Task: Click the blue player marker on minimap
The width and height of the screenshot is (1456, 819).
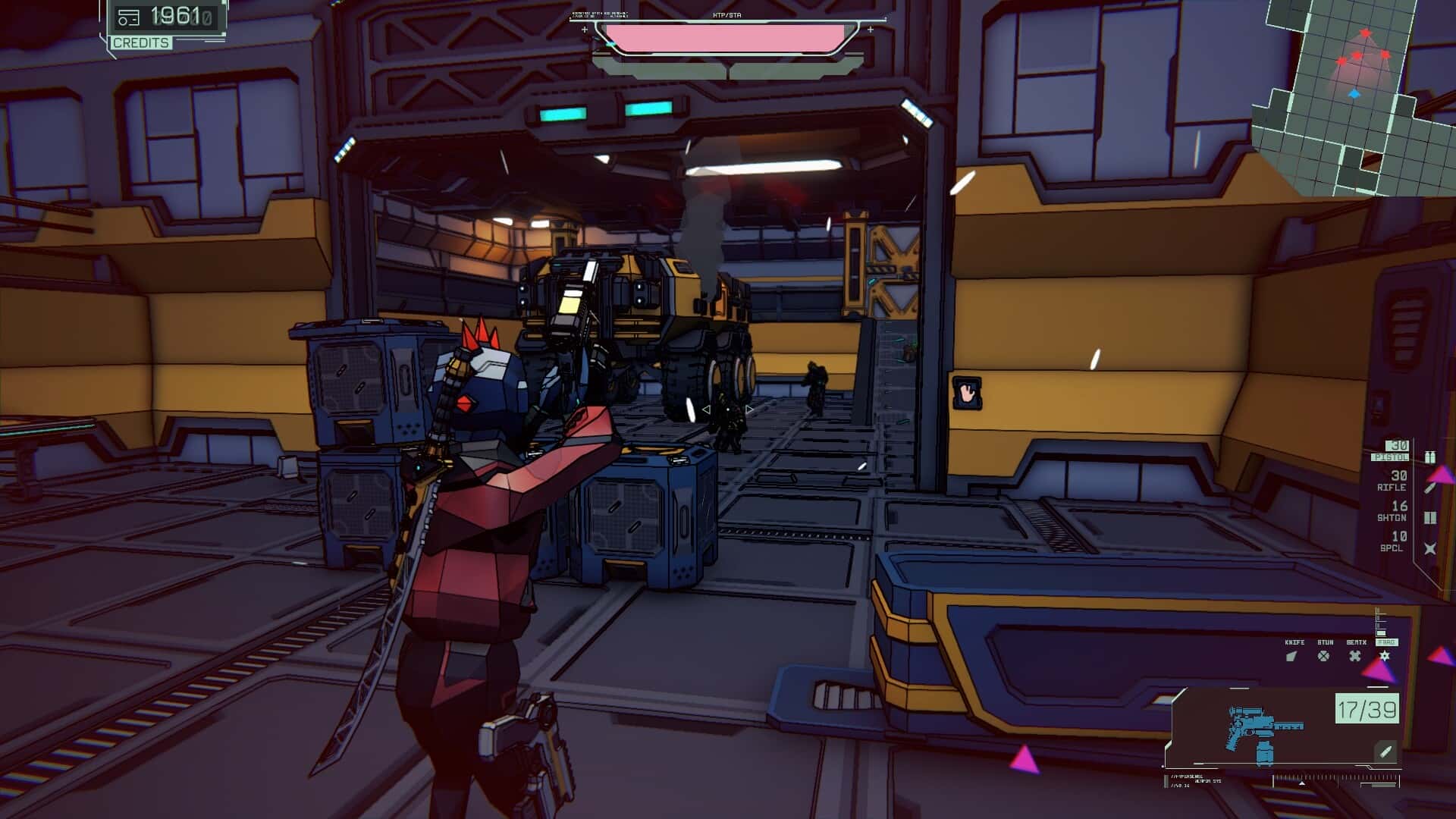Action: pyautogui.click(x=1354, y=94)
